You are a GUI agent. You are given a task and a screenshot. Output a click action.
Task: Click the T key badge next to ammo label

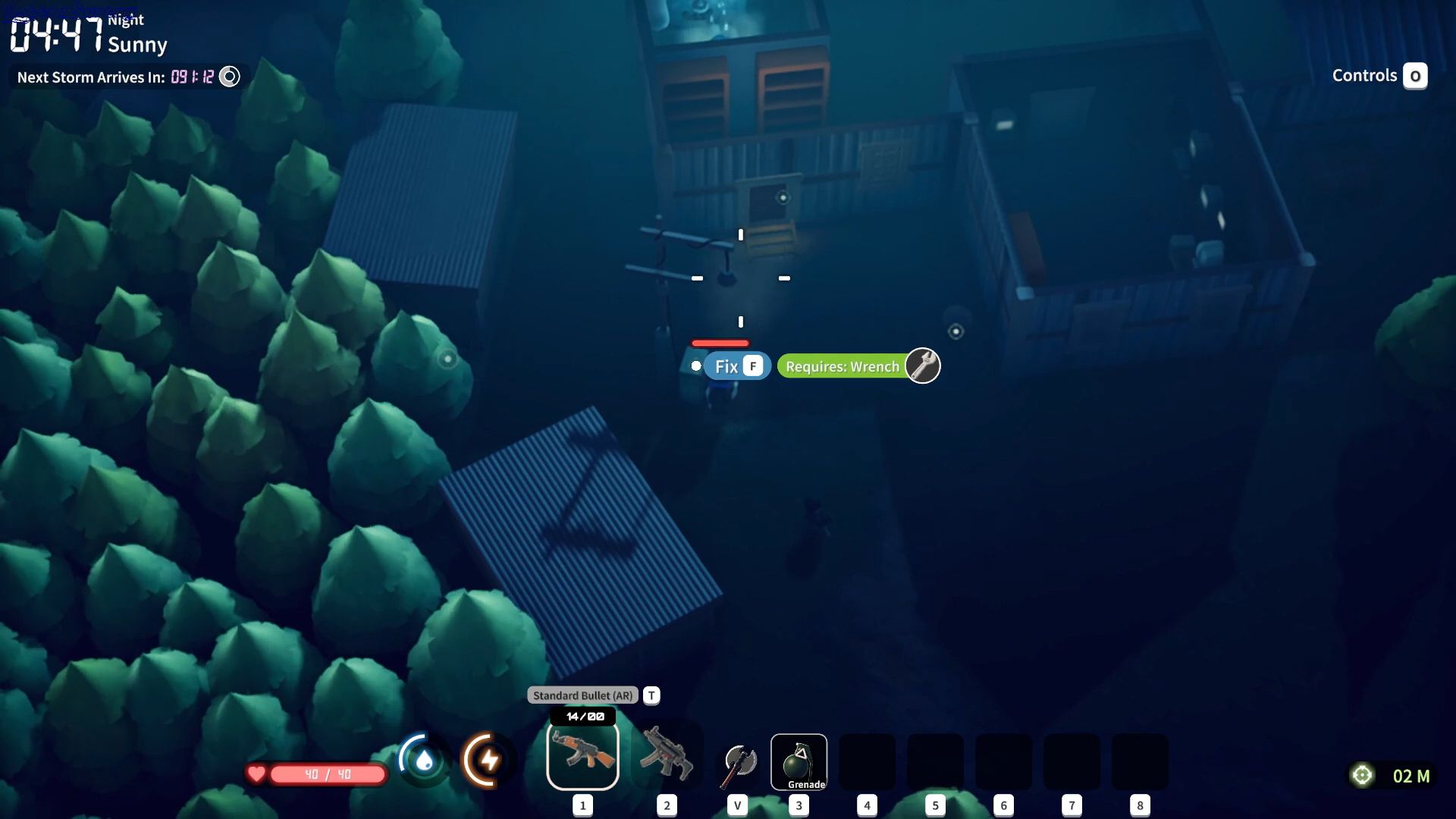(x=651, y=695)
